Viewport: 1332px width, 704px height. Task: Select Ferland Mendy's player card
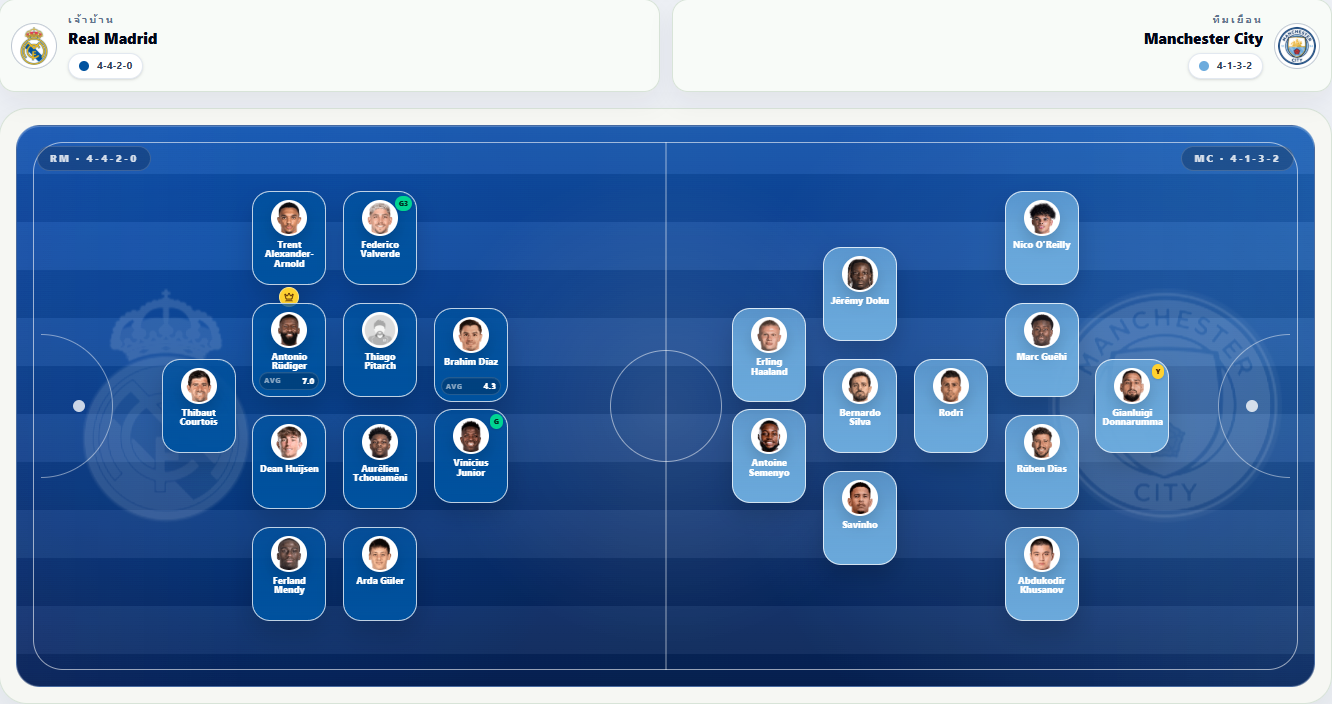pyautogui.click(x=289, y=573)
